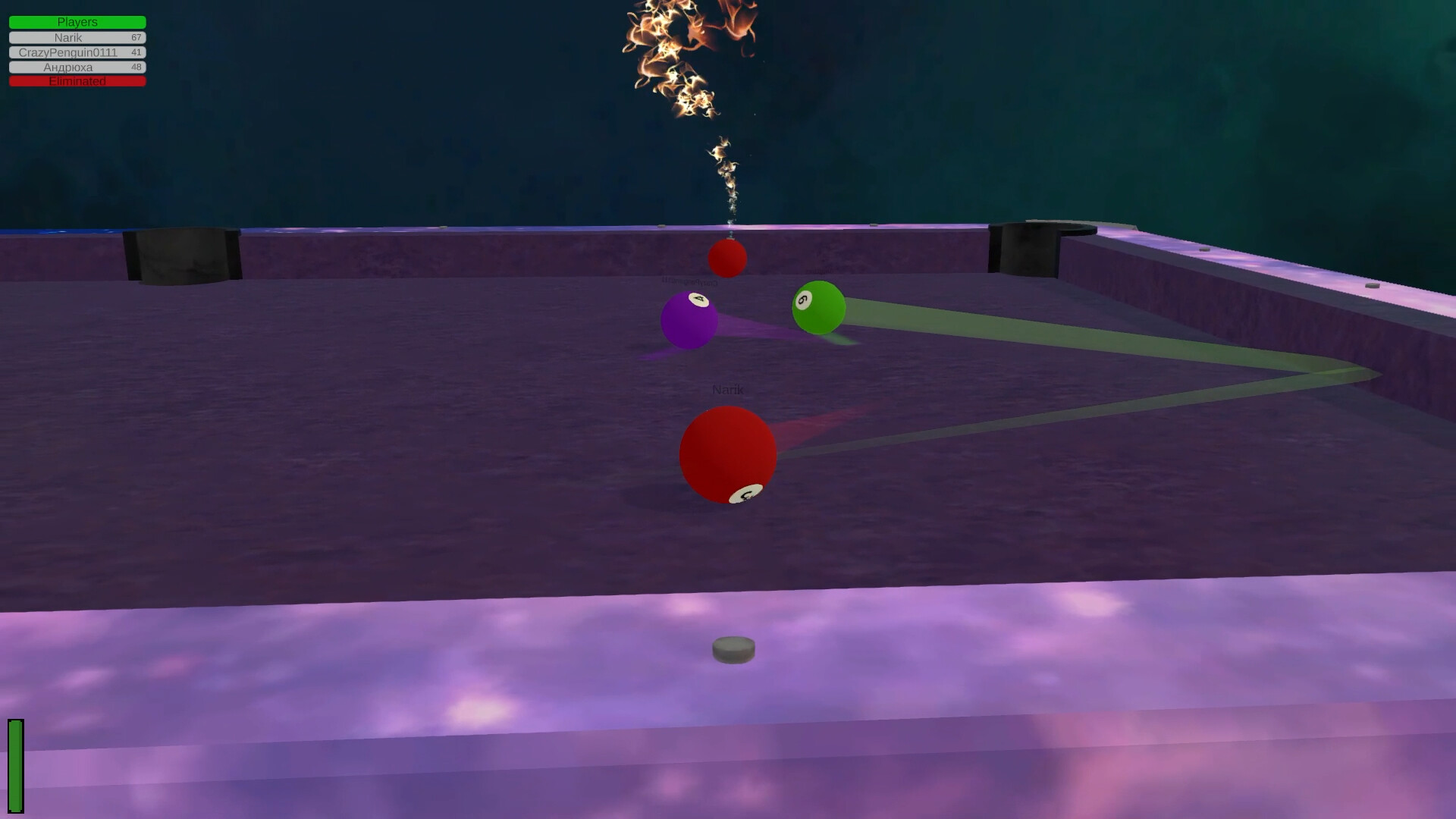The image size is (1456, 819).
Task: Expand CrazyPenguin0111's scoreboard entry
Action: click(76, 52)
